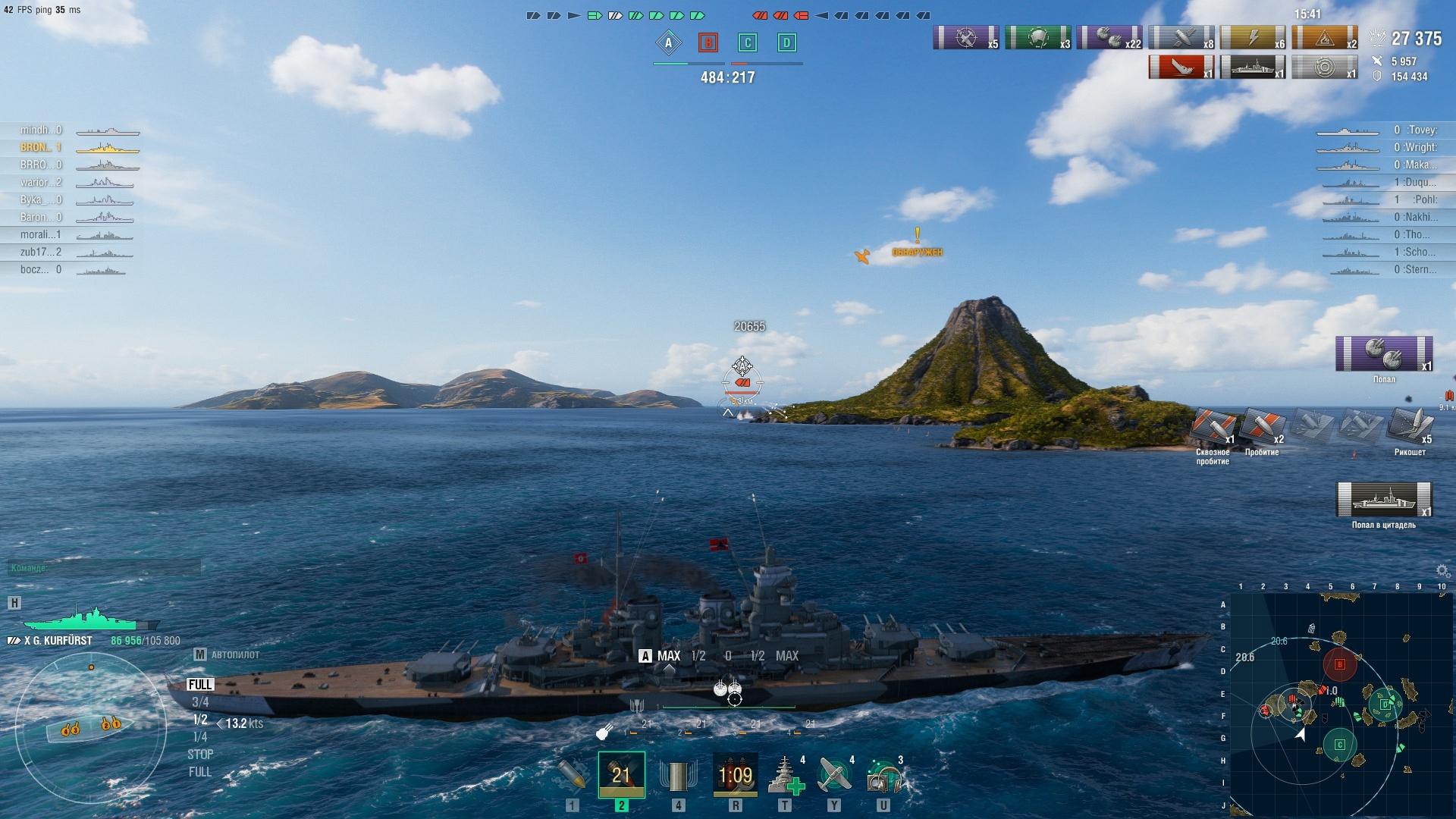Click enemy capture point B on the minimap
The height and width of the screenshot is (819, 1456).
(x=1340, y=665)
